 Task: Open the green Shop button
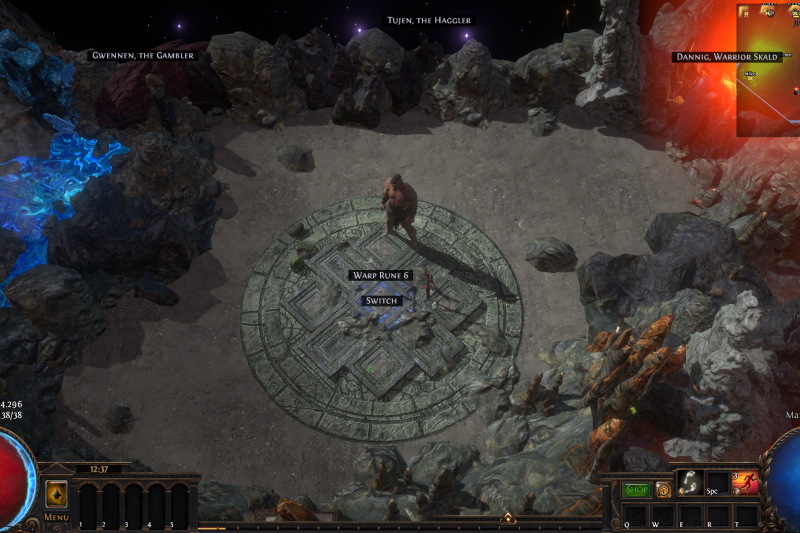(x=637, y=490)
